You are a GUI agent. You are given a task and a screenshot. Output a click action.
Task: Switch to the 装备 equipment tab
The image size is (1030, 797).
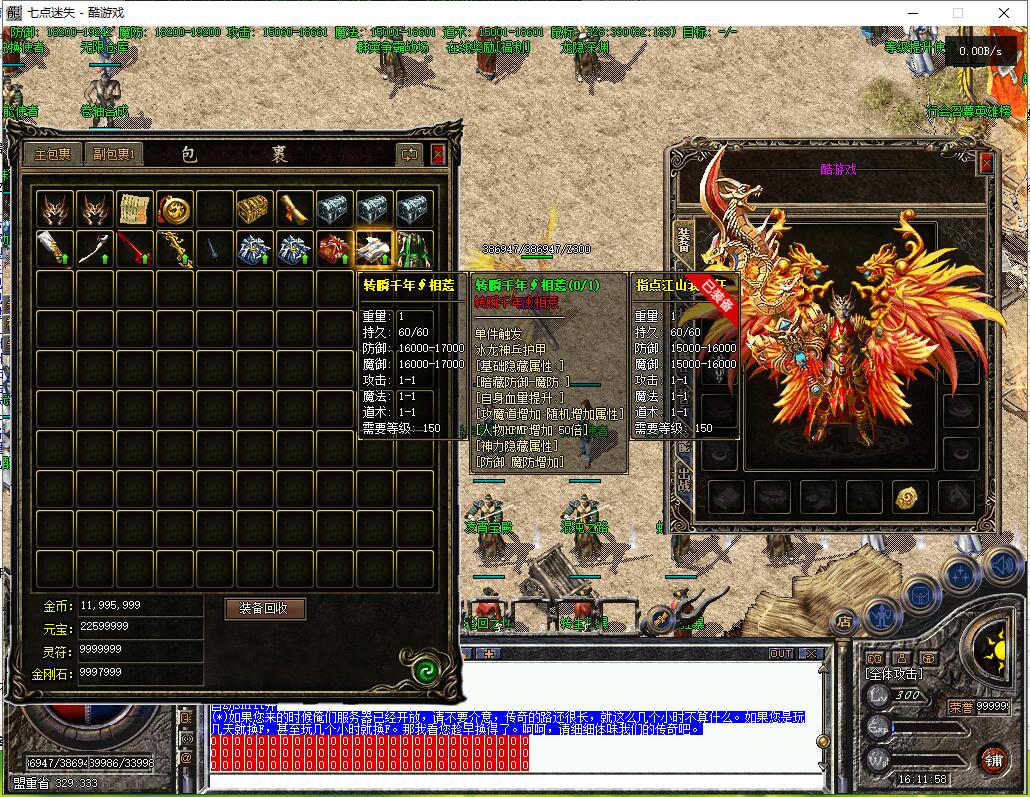(683, 238)
